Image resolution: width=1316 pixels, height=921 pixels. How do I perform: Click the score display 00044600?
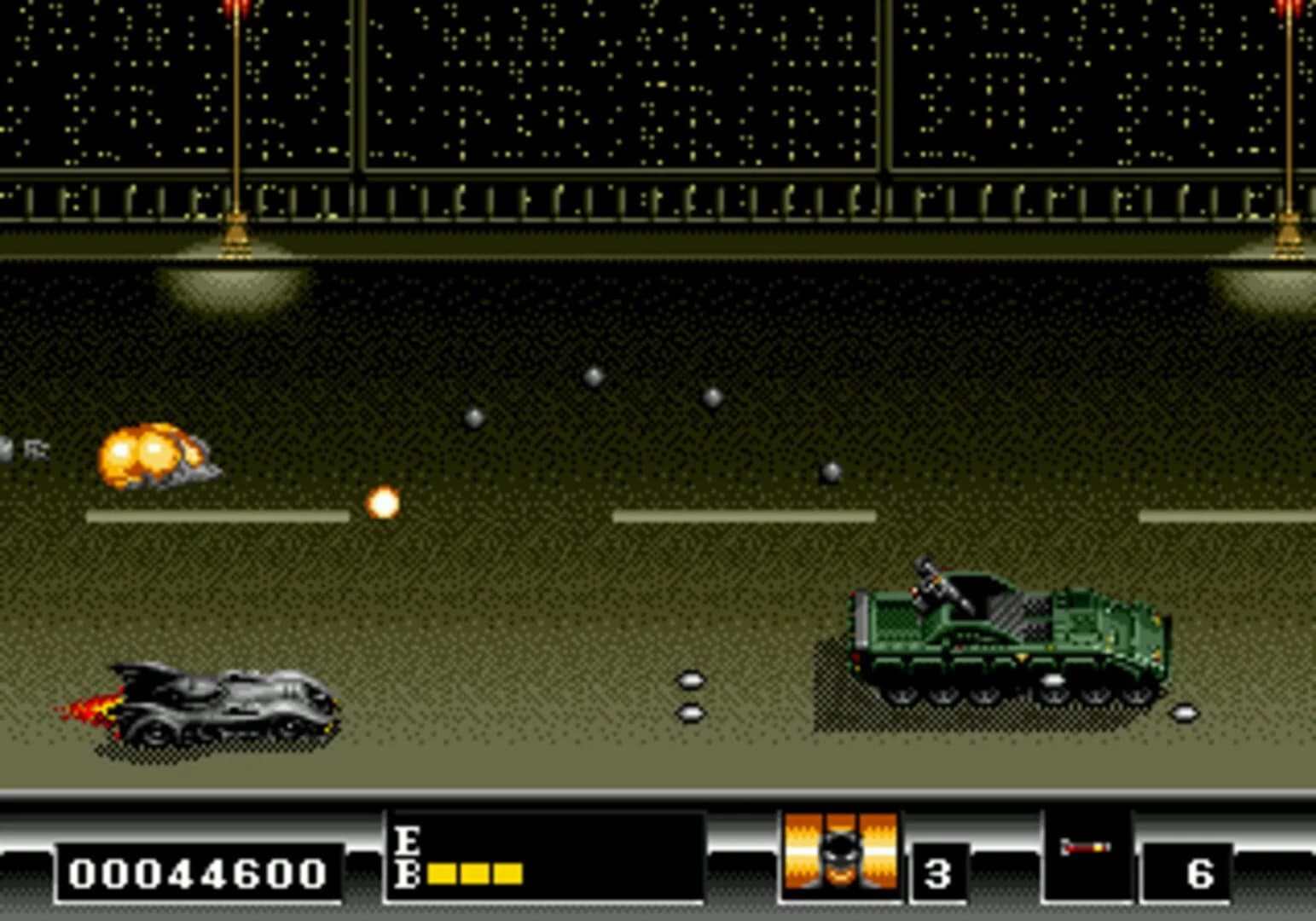coord(198,873)
